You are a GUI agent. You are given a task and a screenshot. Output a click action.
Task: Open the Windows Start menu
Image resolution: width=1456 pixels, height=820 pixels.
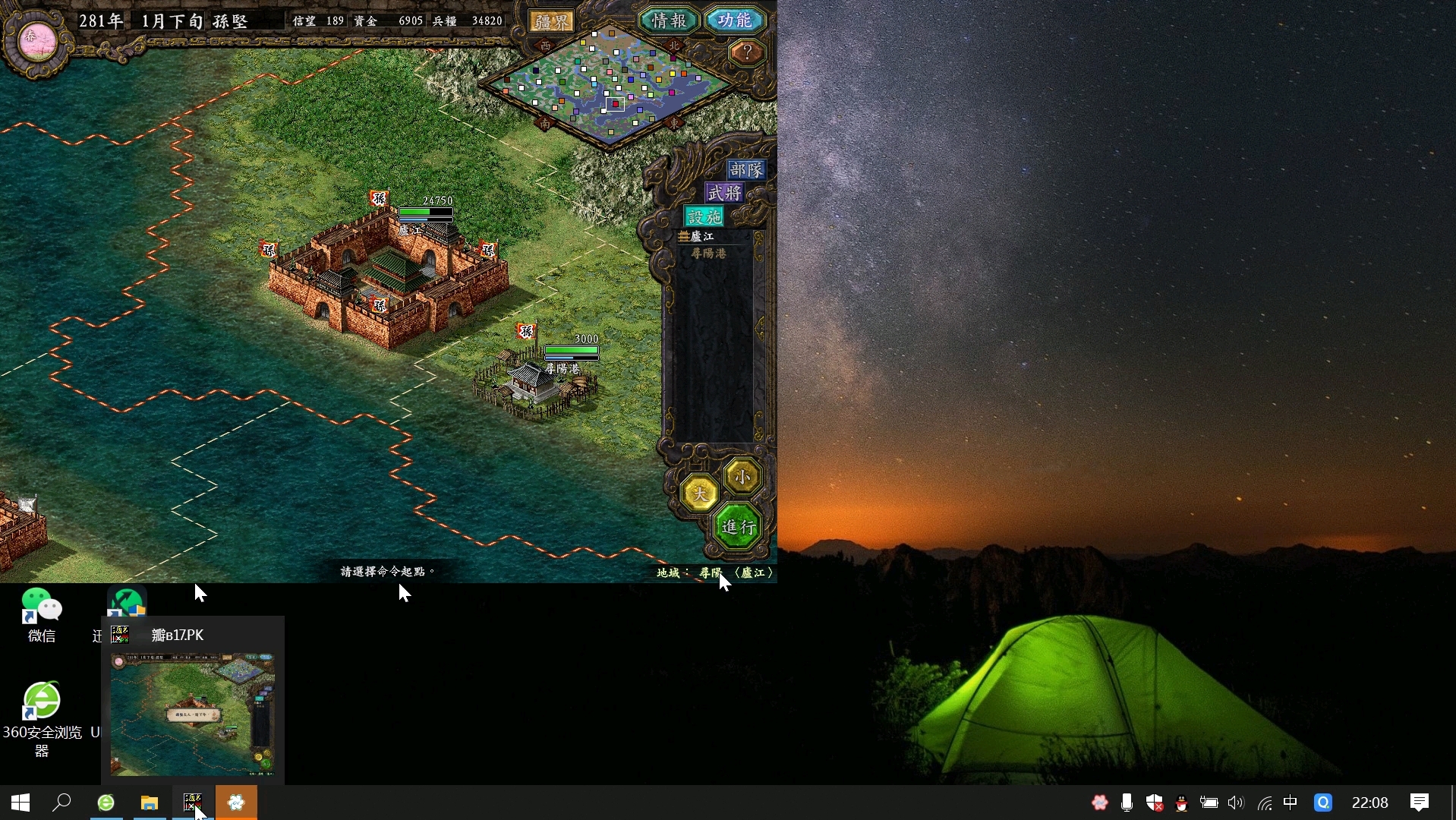click(20, 803)
